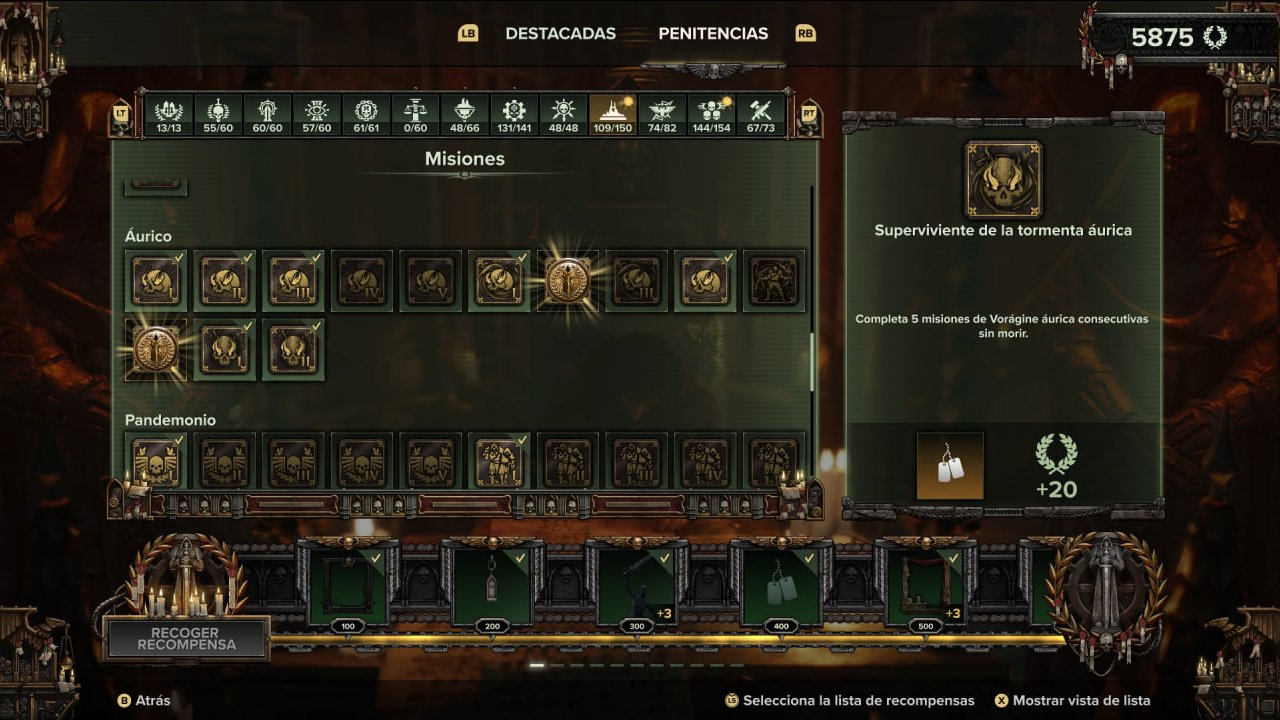
Task: Switch to the Destacadas tab
Action: pyautogui.click(x=560, y=33)
